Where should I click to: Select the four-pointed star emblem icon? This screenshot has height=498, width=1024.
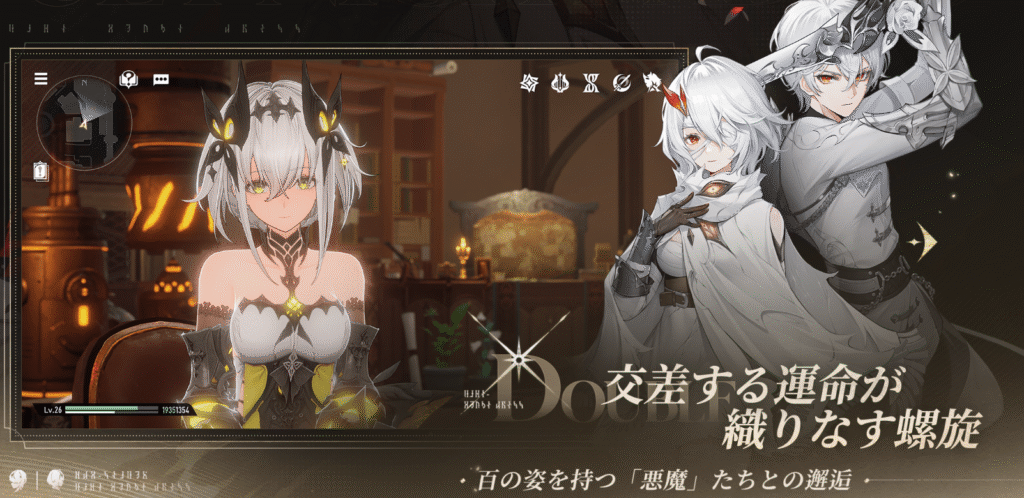coord(530,81)
